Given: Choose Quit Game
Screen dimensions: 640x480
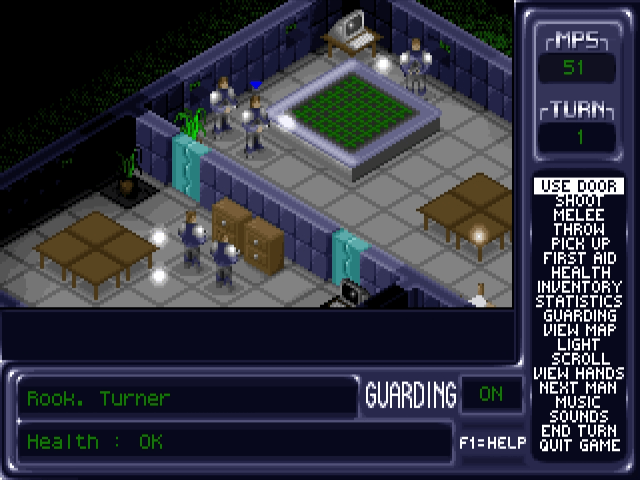Looking at the screenshot, I should (579, 445).
